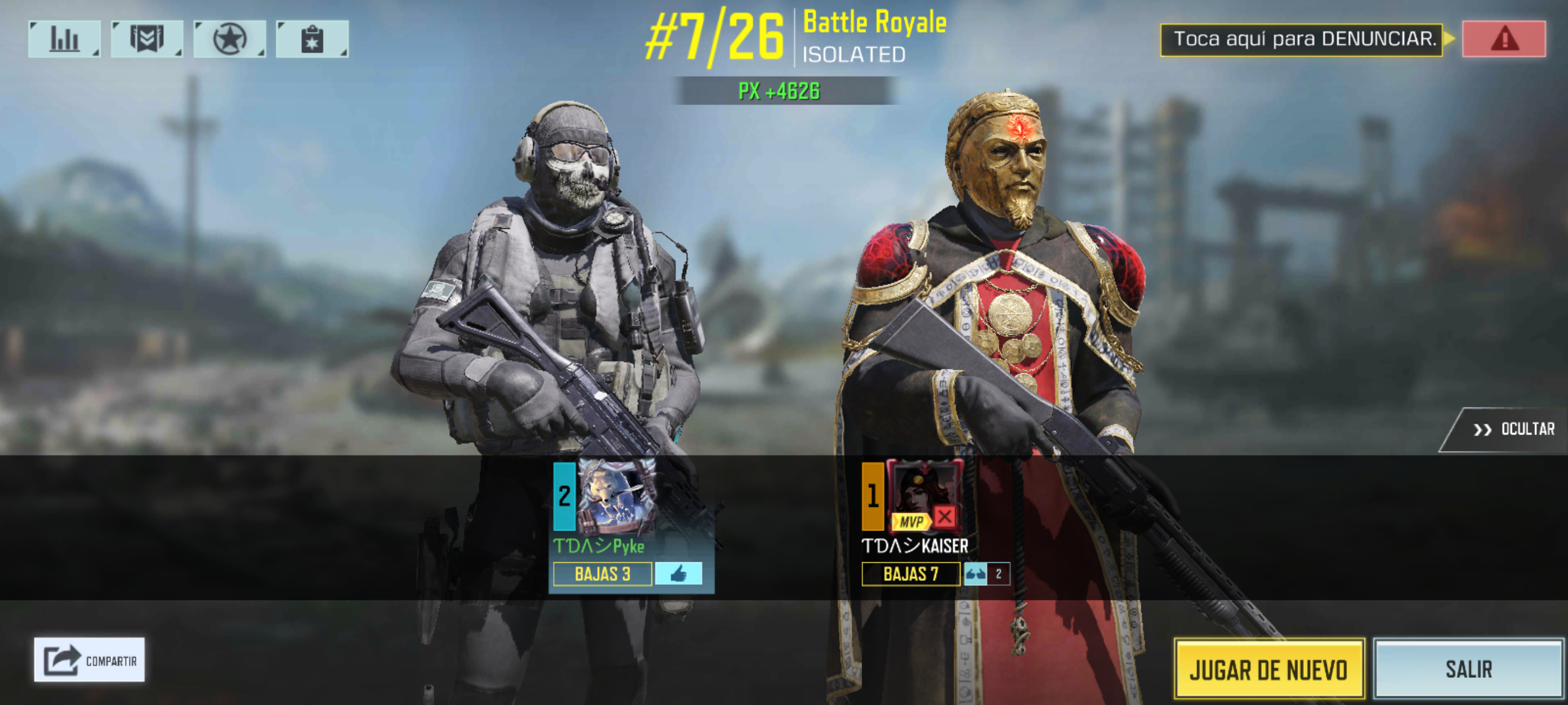Select the star emblem tab

click(x=230, y=39)
